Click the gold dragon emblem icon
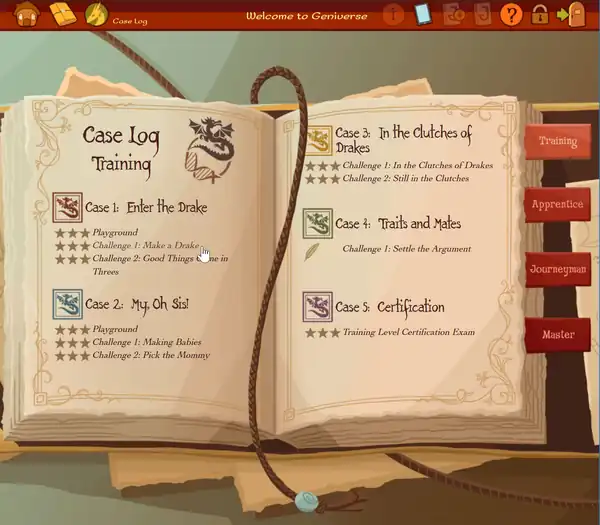This screenshot has width=600, height=525. 97,14
